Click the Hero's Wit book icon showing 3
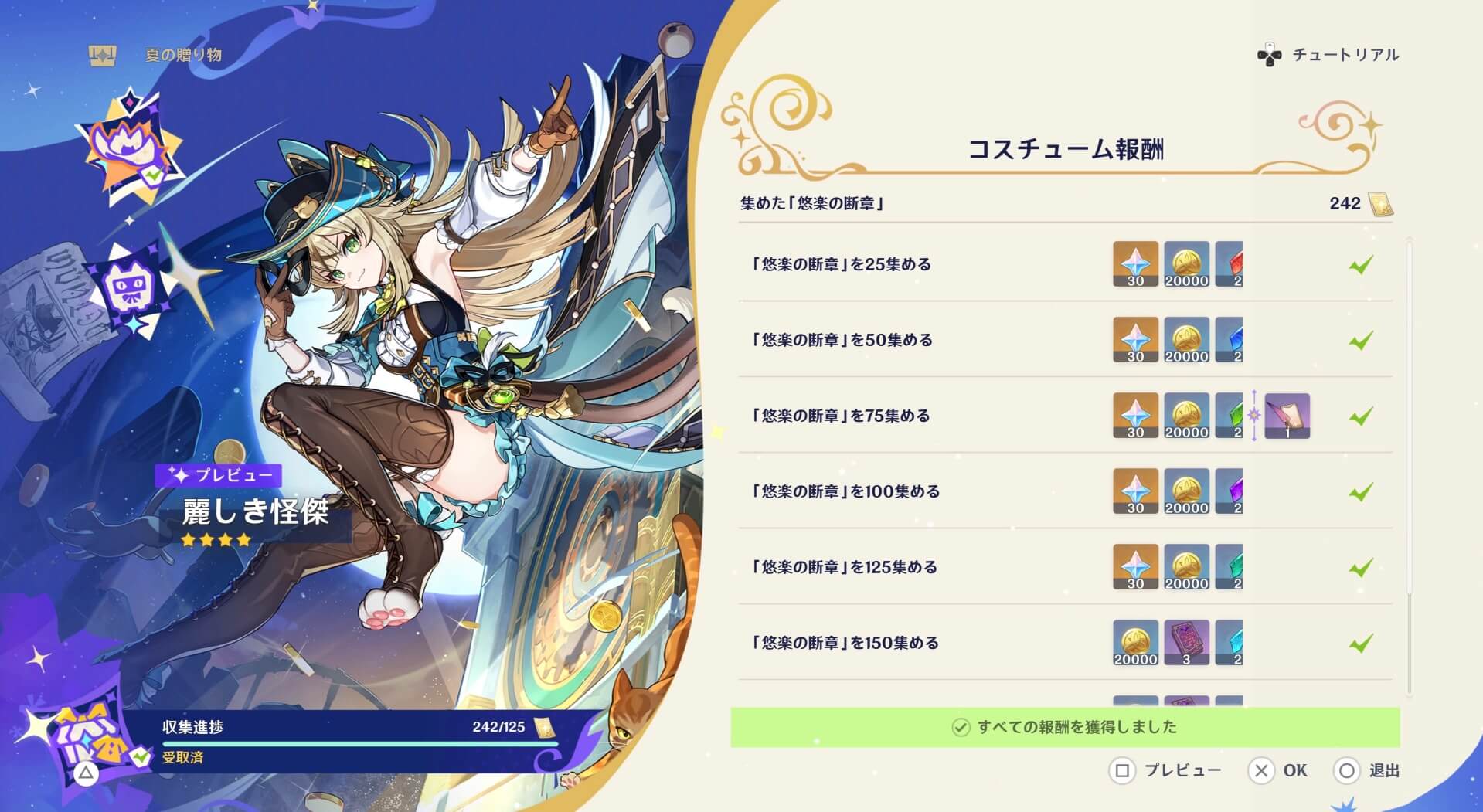Screen dimensions: 1483x812 [1186, 642]
